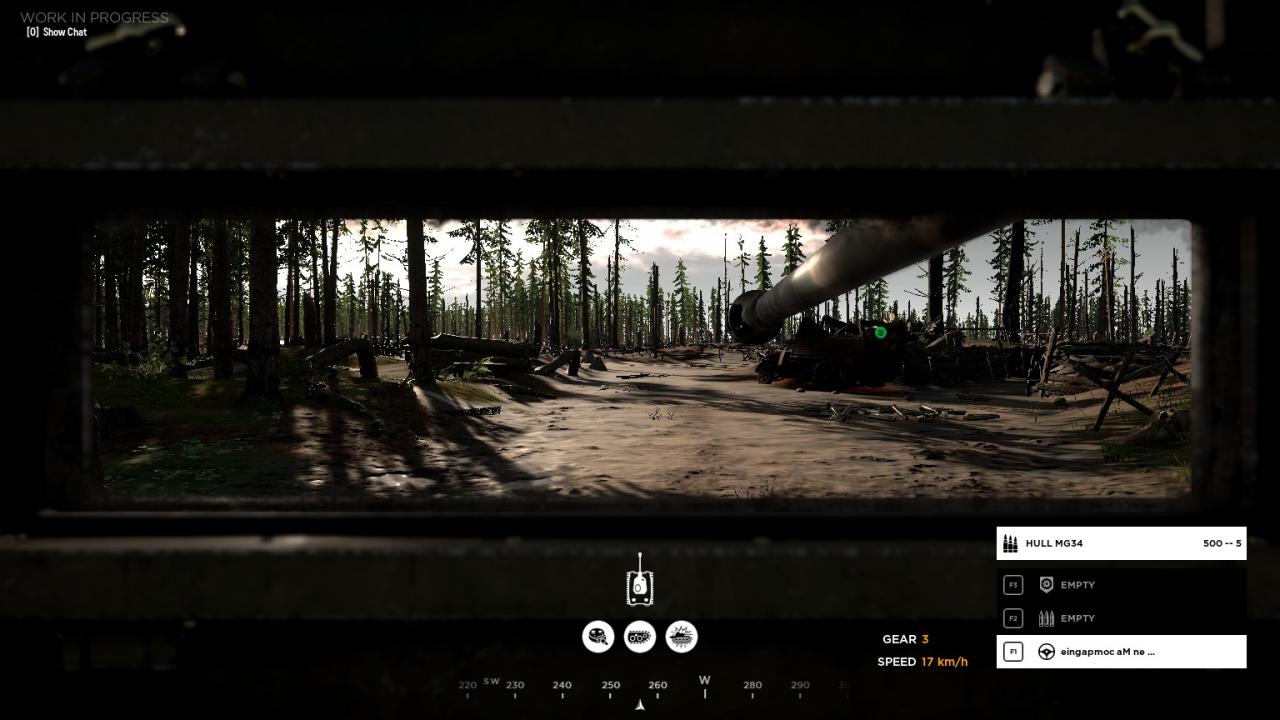The image size is (1280, 720).
Task: Click the tank orientation diagram
Action: [x=639, y=585]
